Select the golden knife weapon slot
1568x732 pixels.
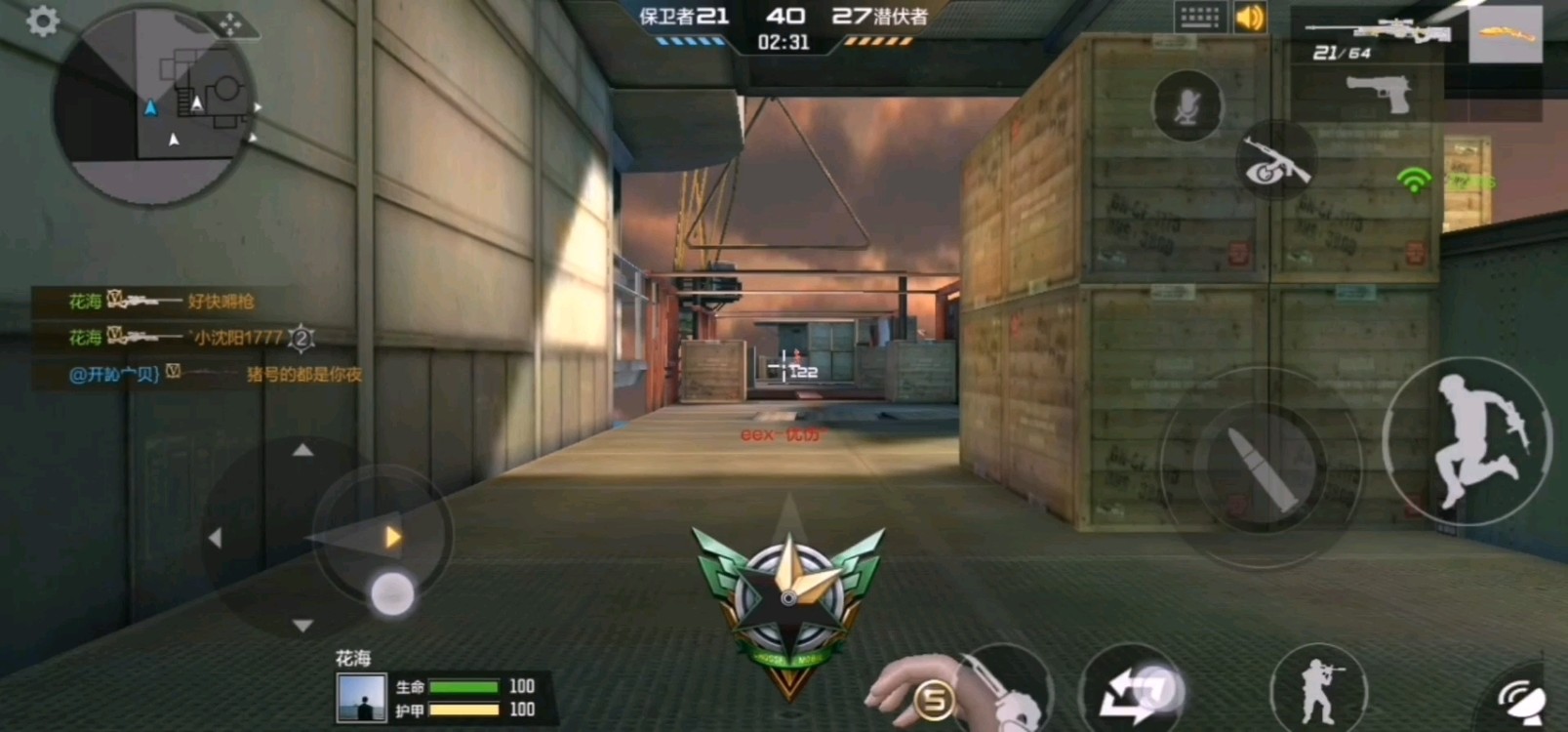pos(1506,35)
